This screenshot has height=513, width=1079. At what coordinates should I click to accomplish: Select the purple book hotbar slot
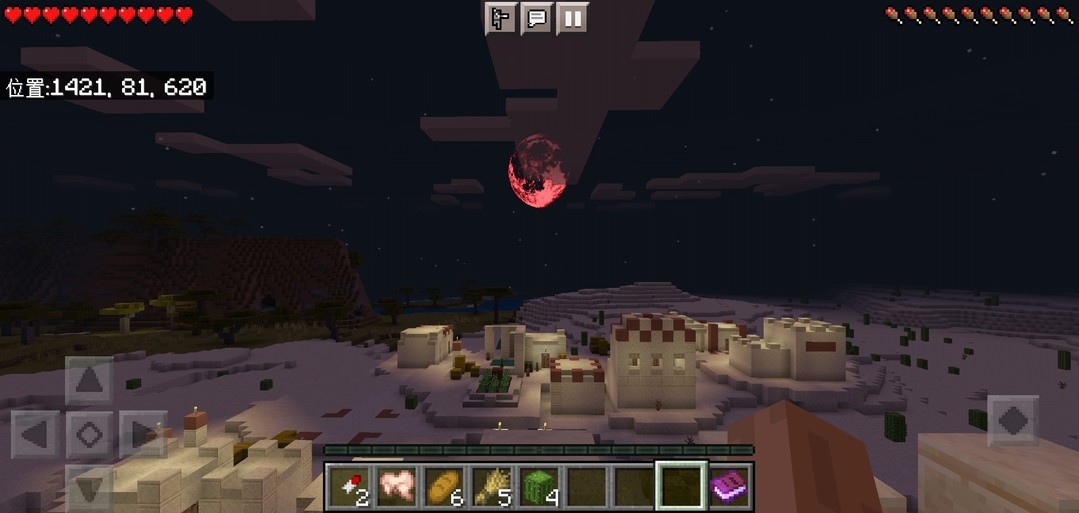coord(729,486)
